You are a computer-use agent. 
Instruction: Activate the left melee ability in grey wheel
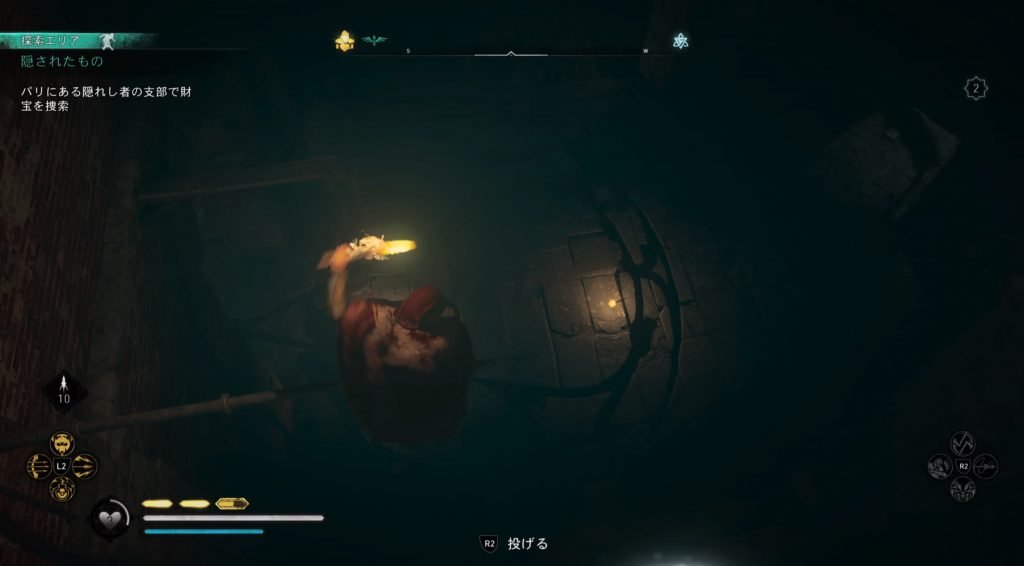point(940,466)
